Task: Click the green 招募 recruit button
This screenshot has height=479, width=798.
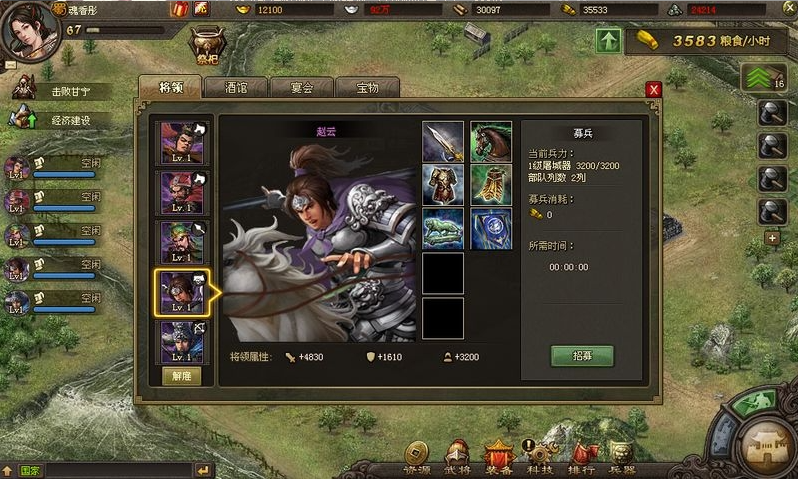Action: coord(581,355)
